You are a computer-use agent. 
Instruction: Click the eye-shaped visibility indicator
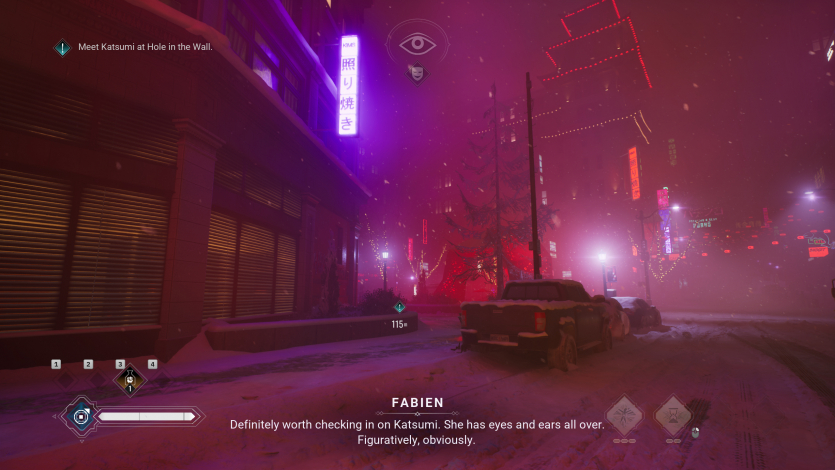(417, 43)
